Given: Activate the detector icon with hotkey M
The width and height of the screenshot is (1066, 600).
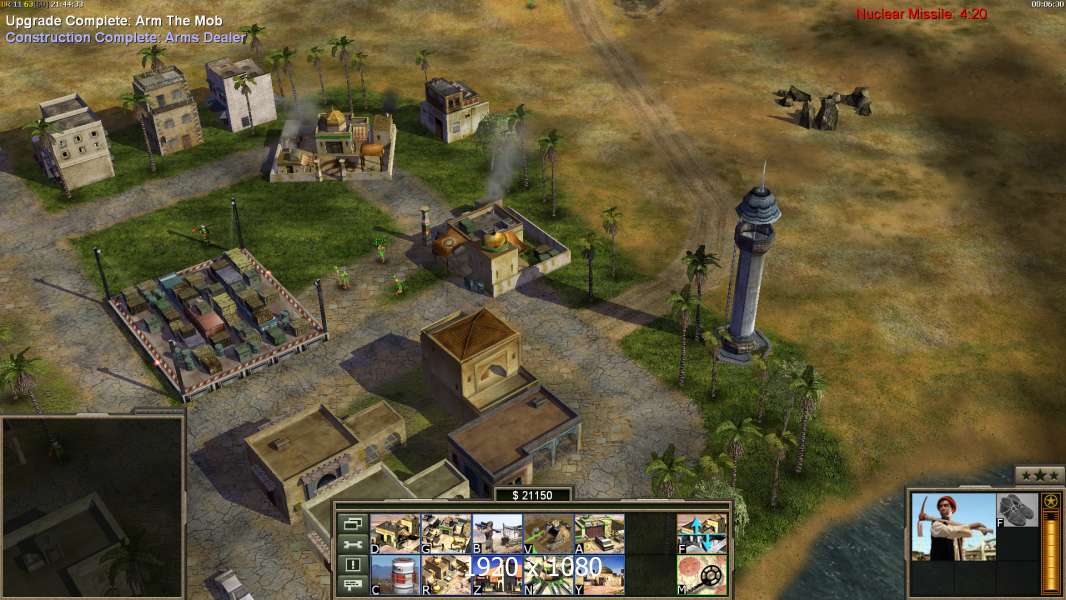Looking at the screenshot, I should 702,574.
